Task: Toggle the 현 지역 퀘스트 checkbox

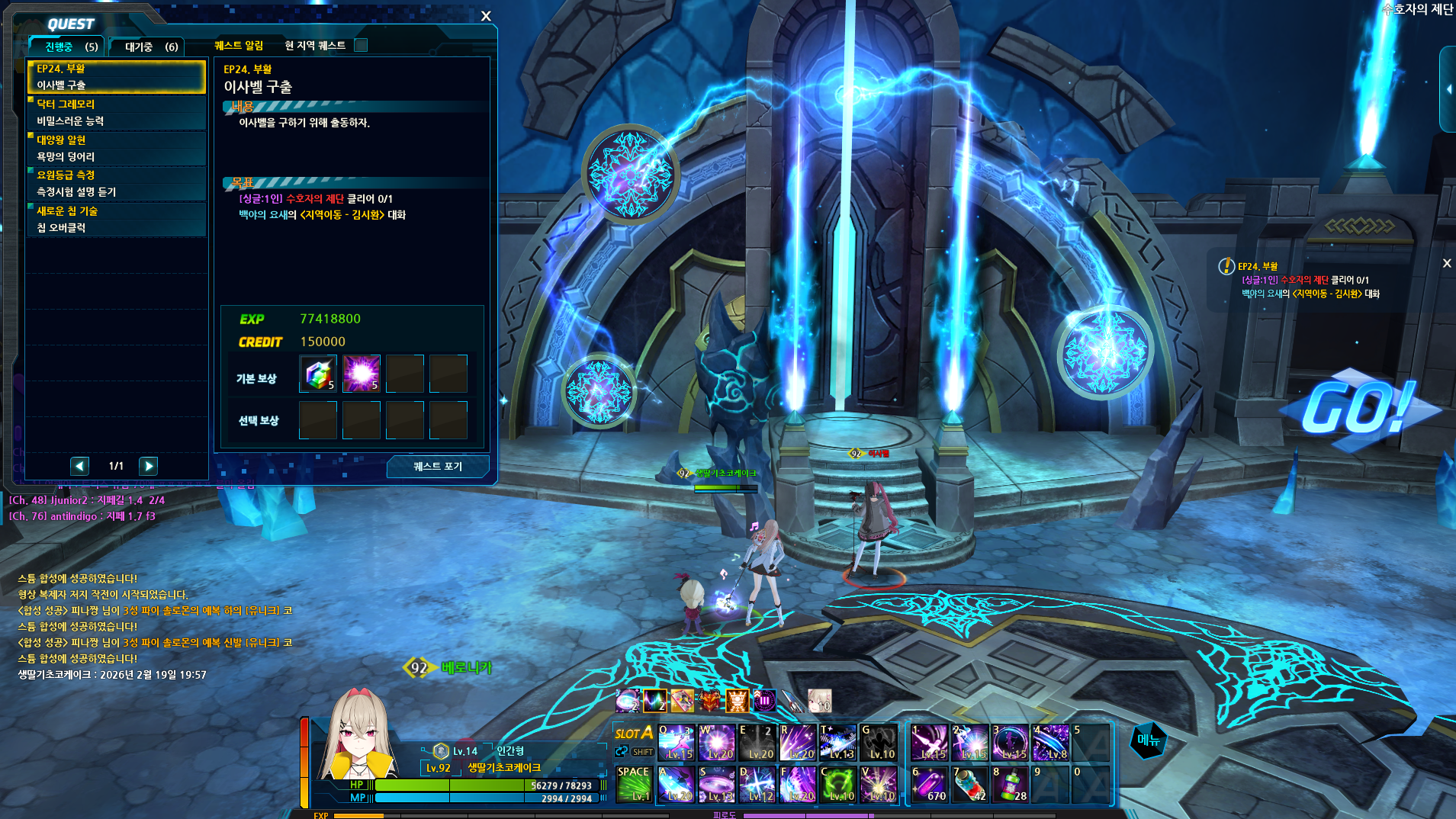Action: tap(362, 46)
